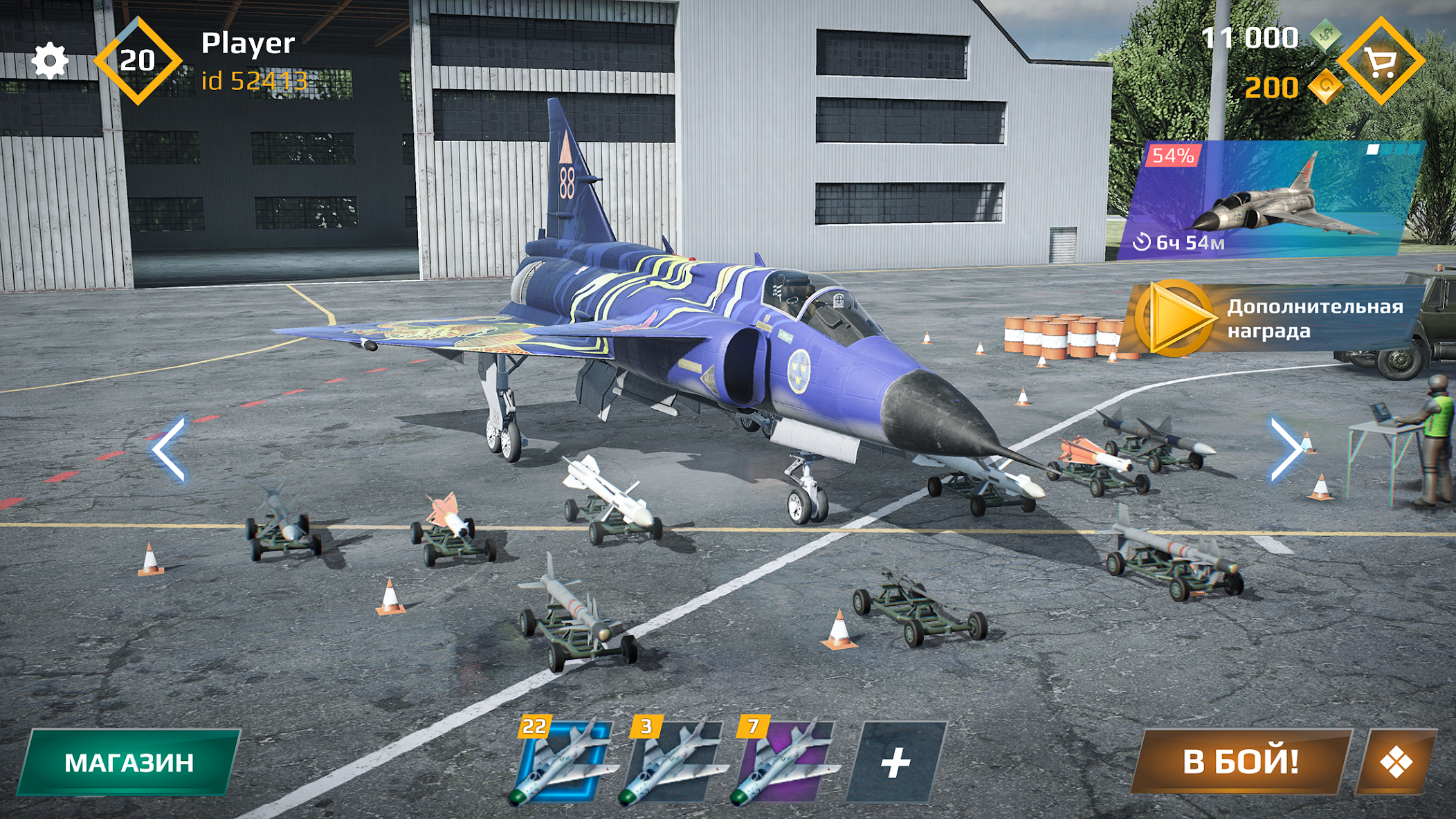Add a weapon in the plus slot
The height and width of the screenshot is (819, 1456).
pos(896,762)
